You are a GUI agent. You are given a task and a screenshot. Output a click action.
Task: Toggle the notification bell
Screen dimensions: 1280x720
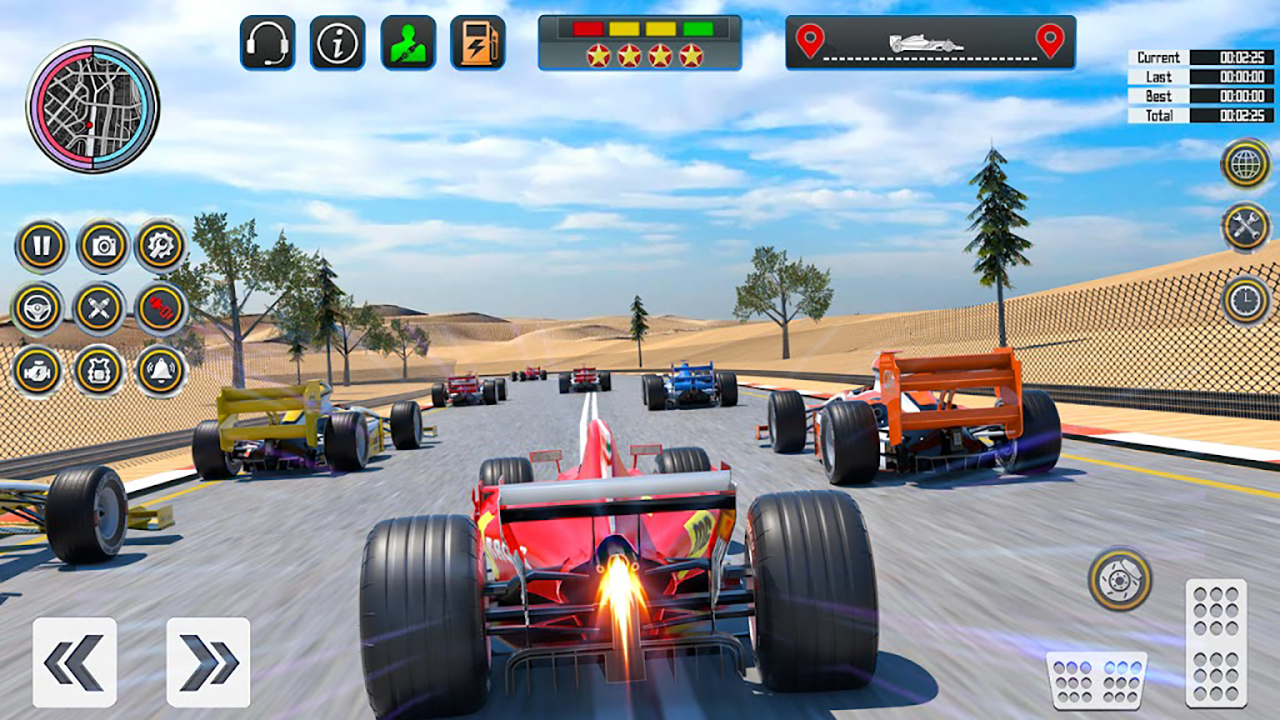[x=158, y=370]
